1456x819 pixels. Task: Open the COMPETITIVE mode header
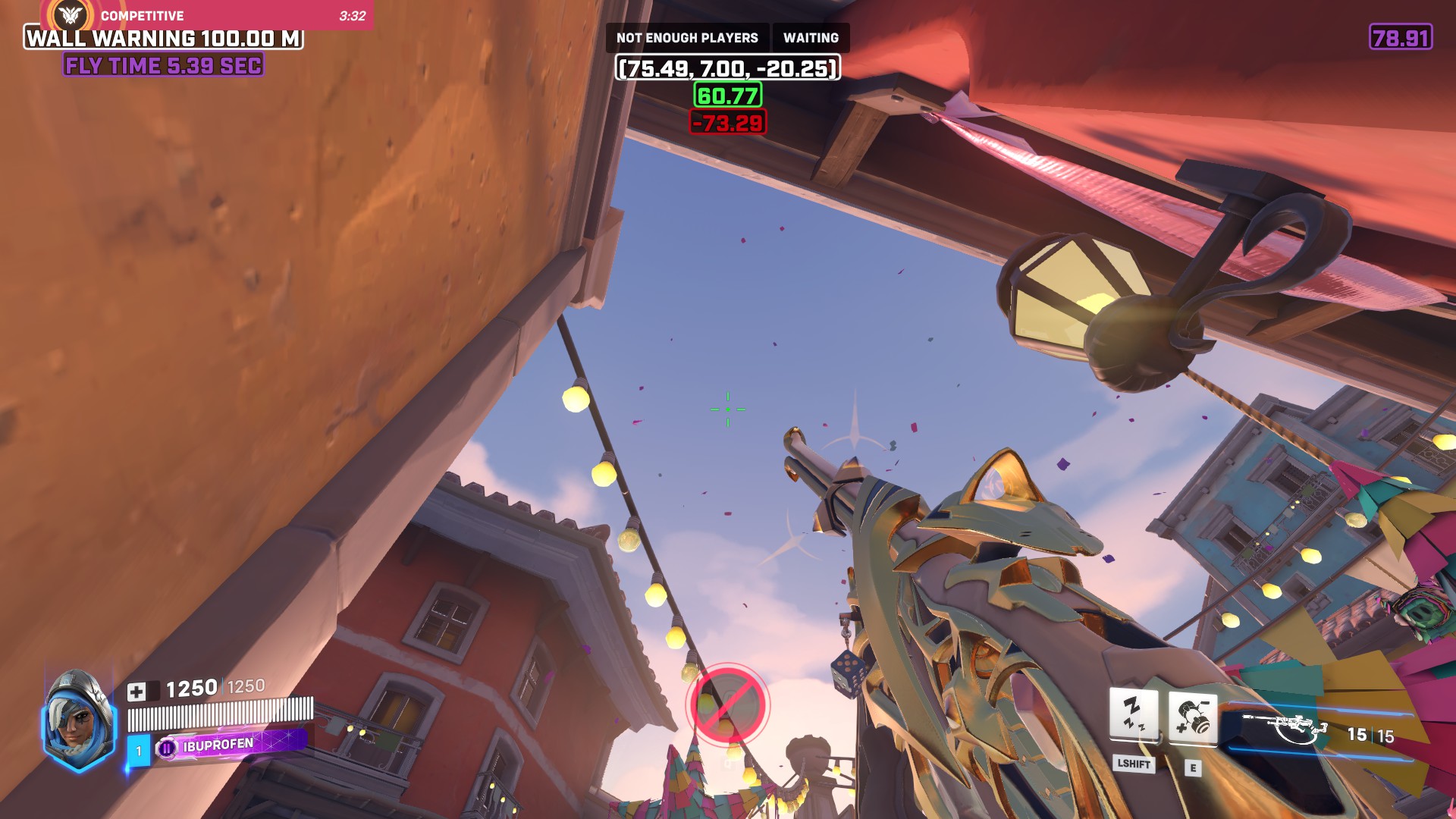140,14
